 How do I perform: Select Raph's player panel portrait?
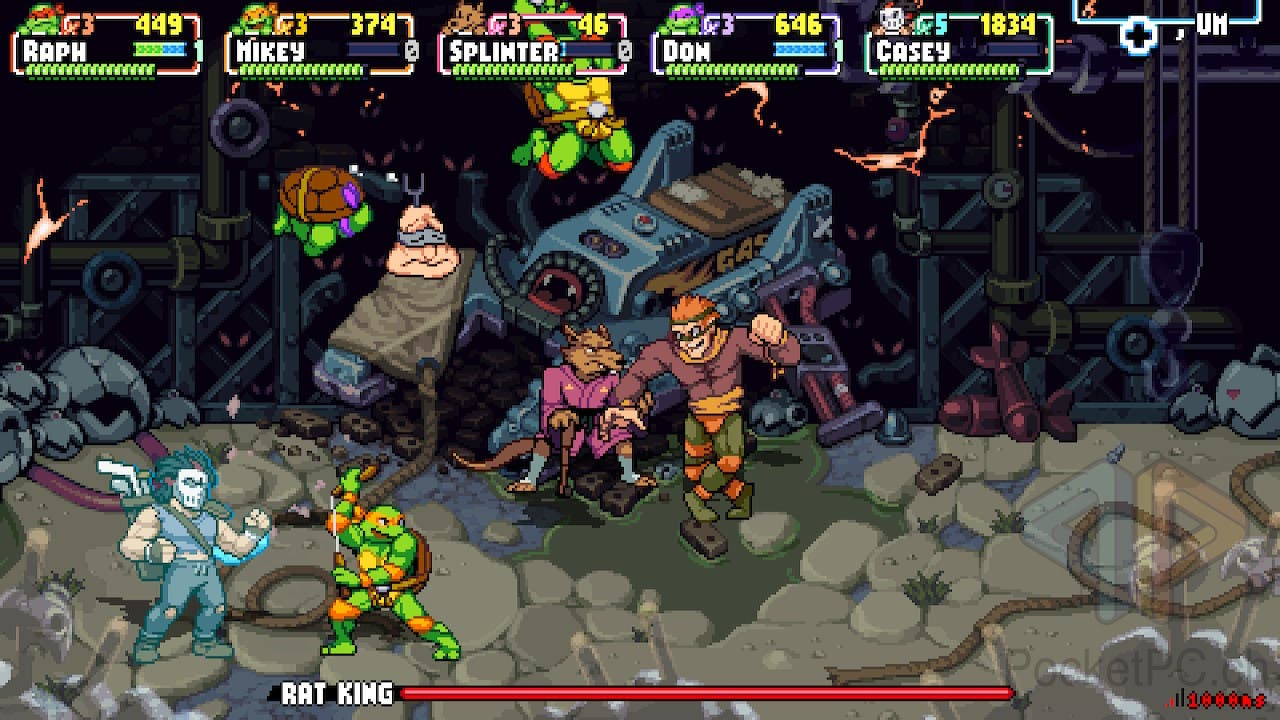(x=40, y=18)
